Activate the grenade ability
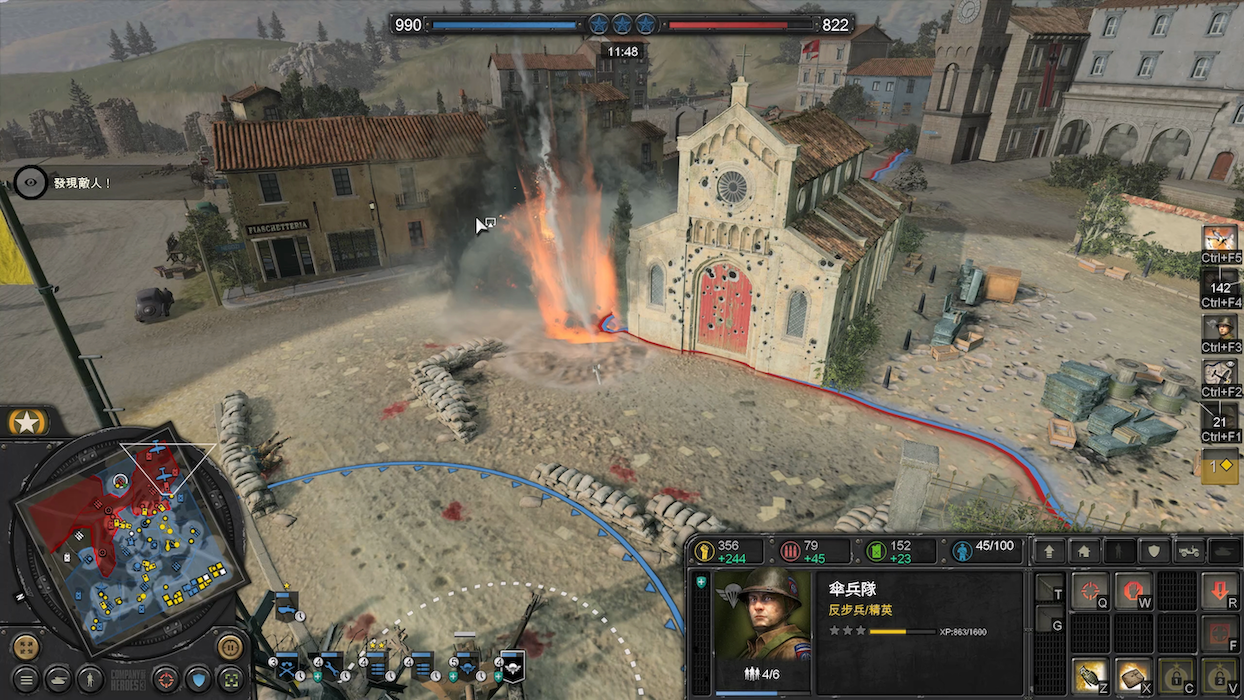The height and width of the screenshot is (700, 1244). pos(1089,675)
